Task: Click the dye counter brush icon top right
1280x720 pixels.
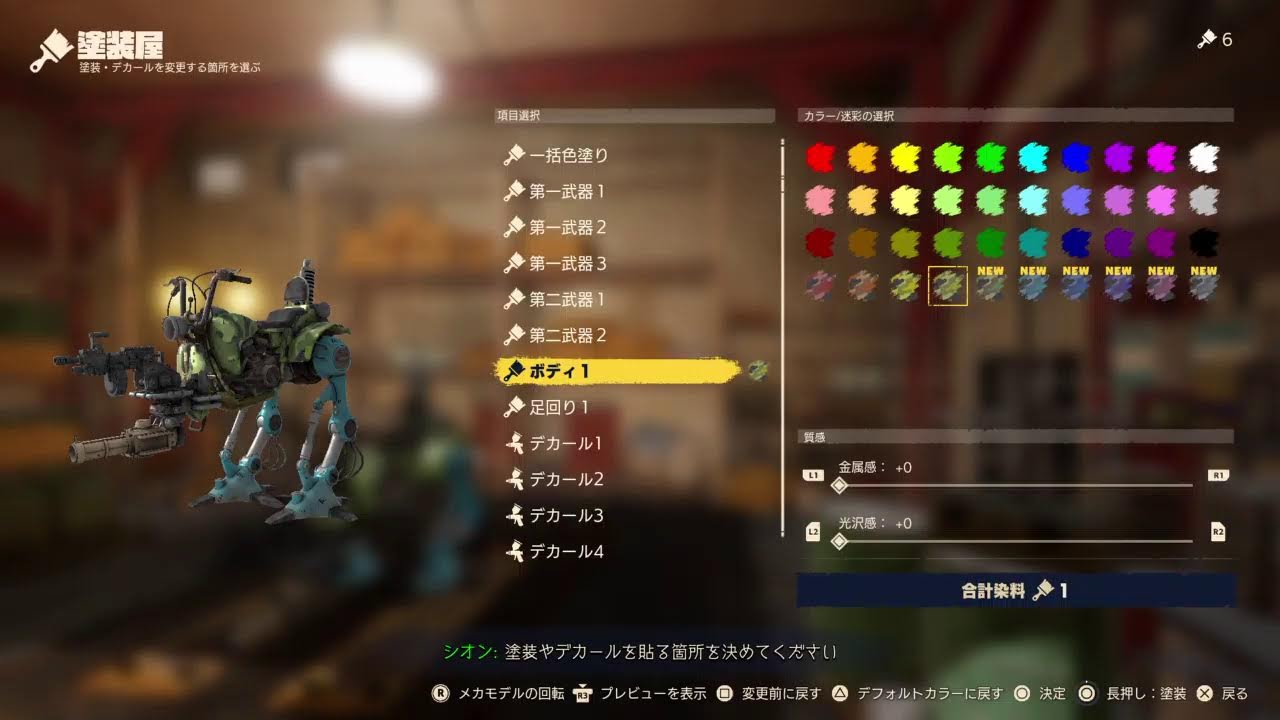Action: (x=1205, y=40)
